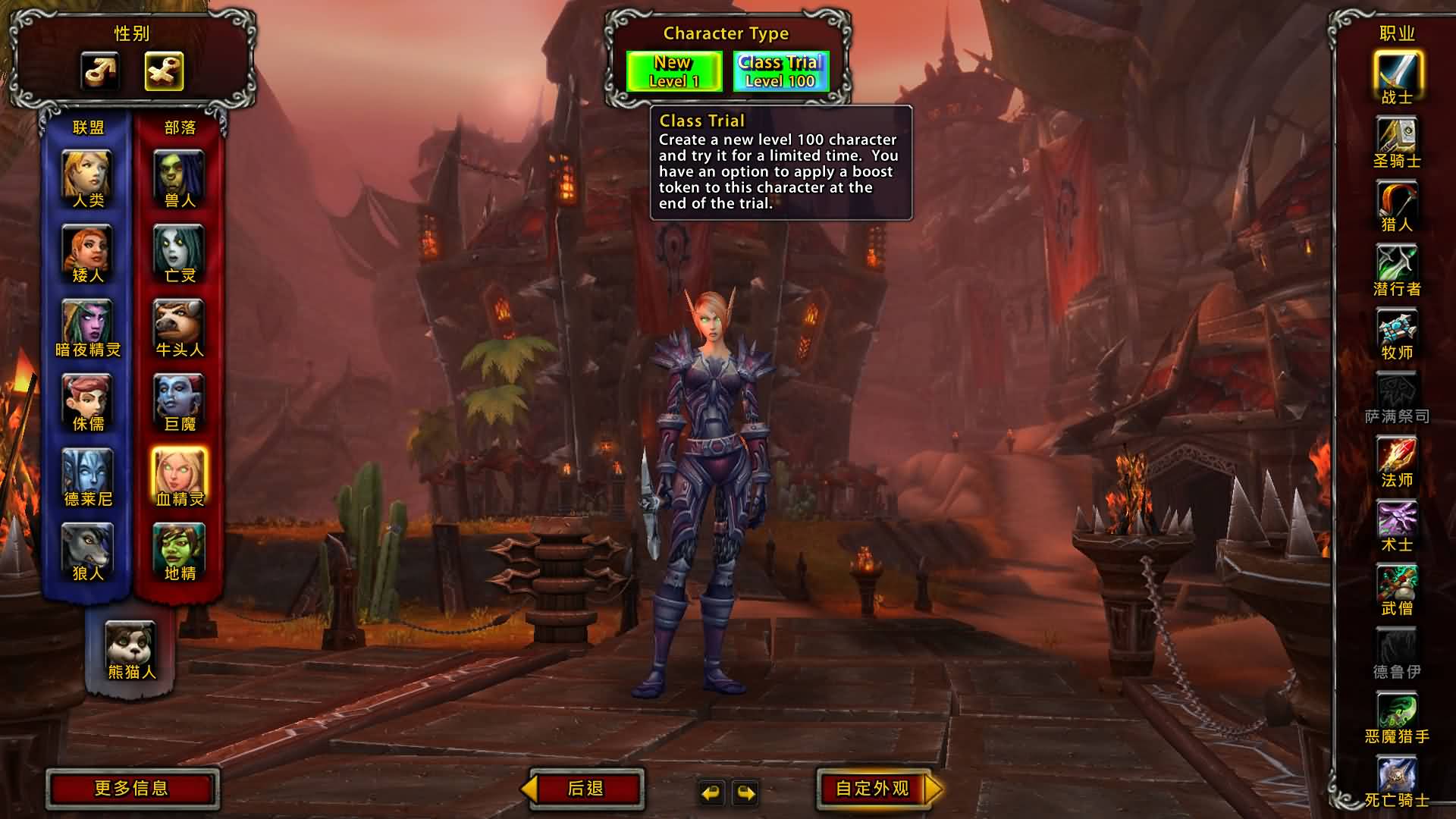Open More Info (更多信息)

point(132,789)
